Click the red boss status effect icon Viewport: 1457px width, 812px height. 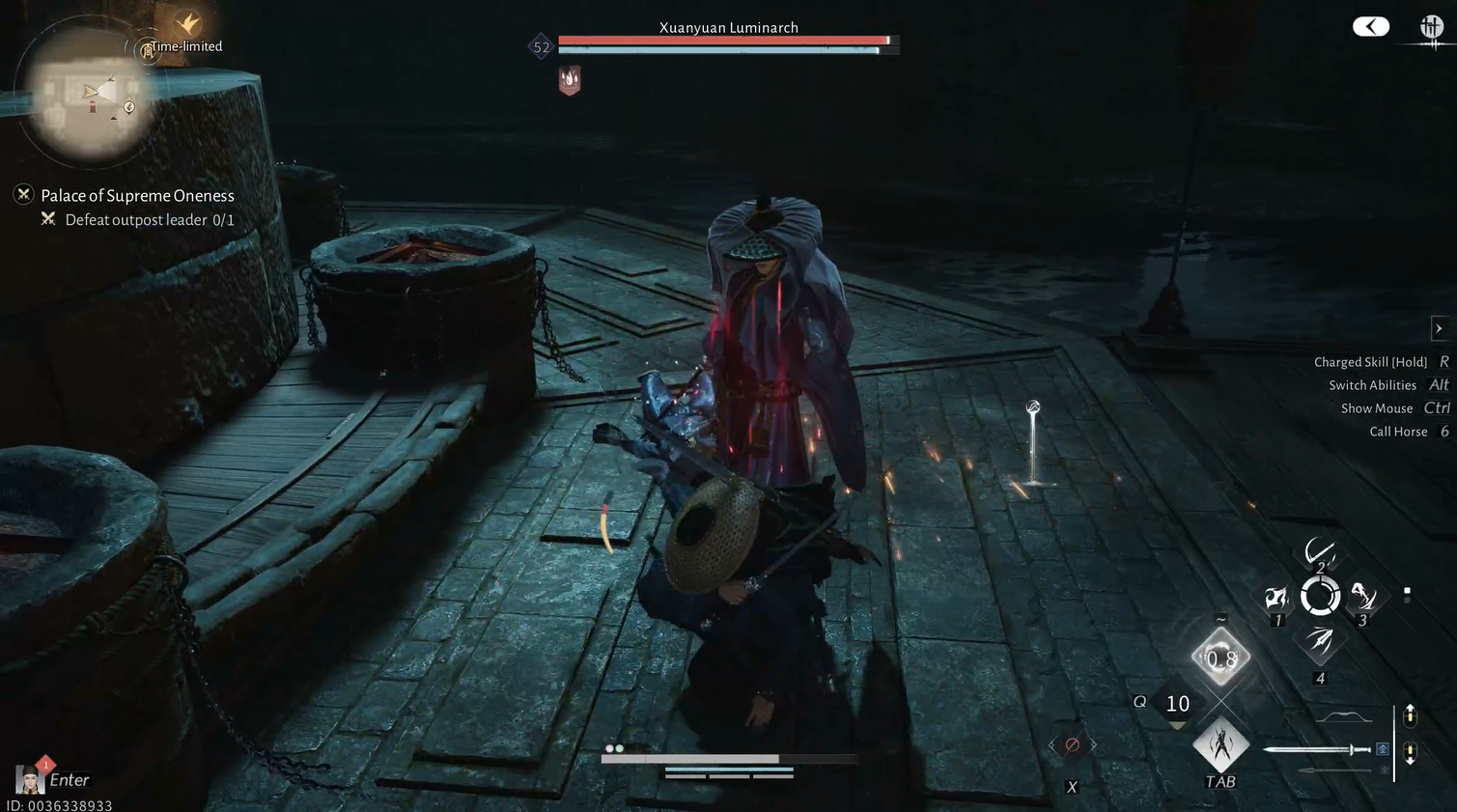(570, 80)
